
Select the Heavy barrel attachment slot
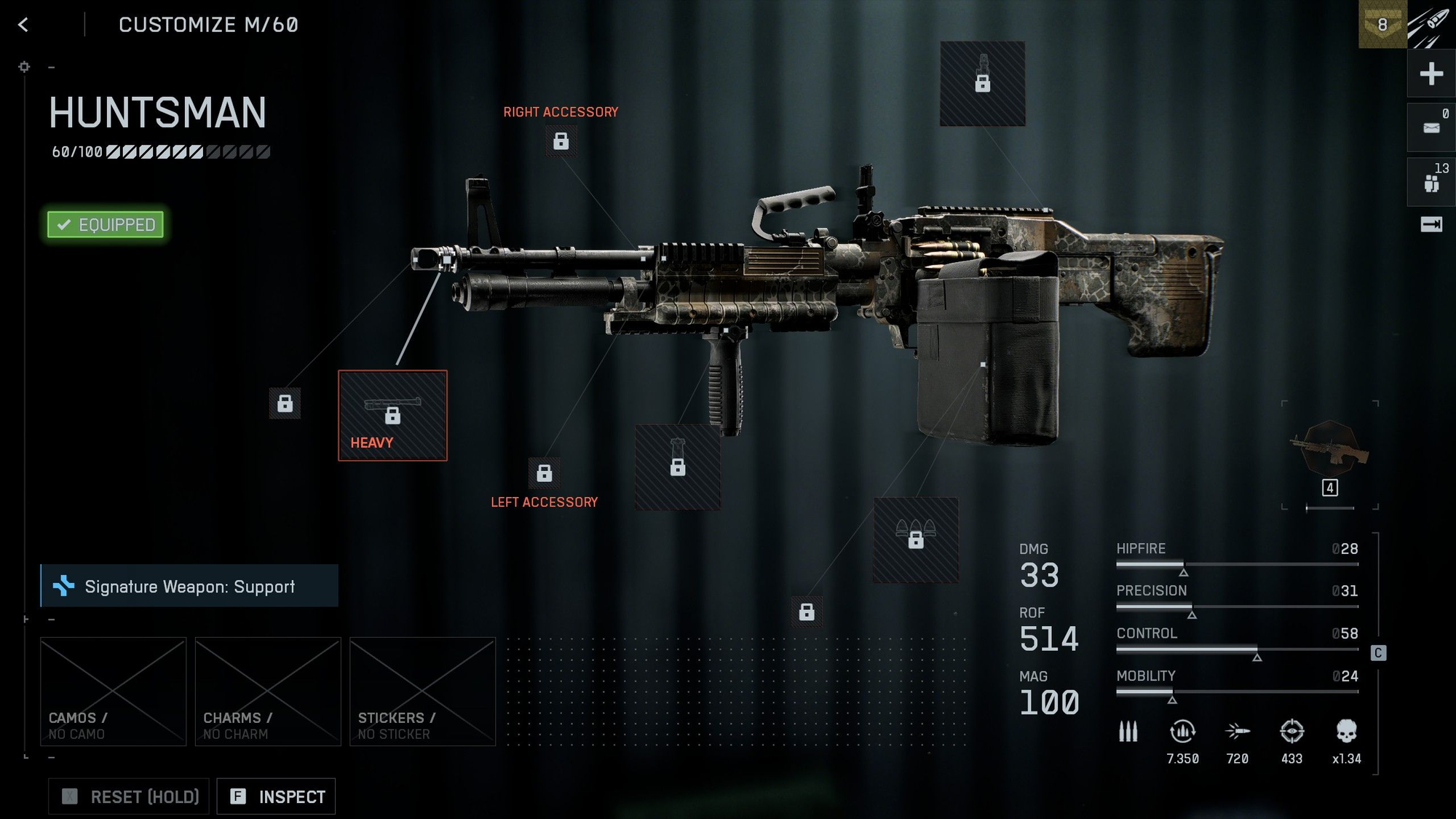[x=392, y=416]
